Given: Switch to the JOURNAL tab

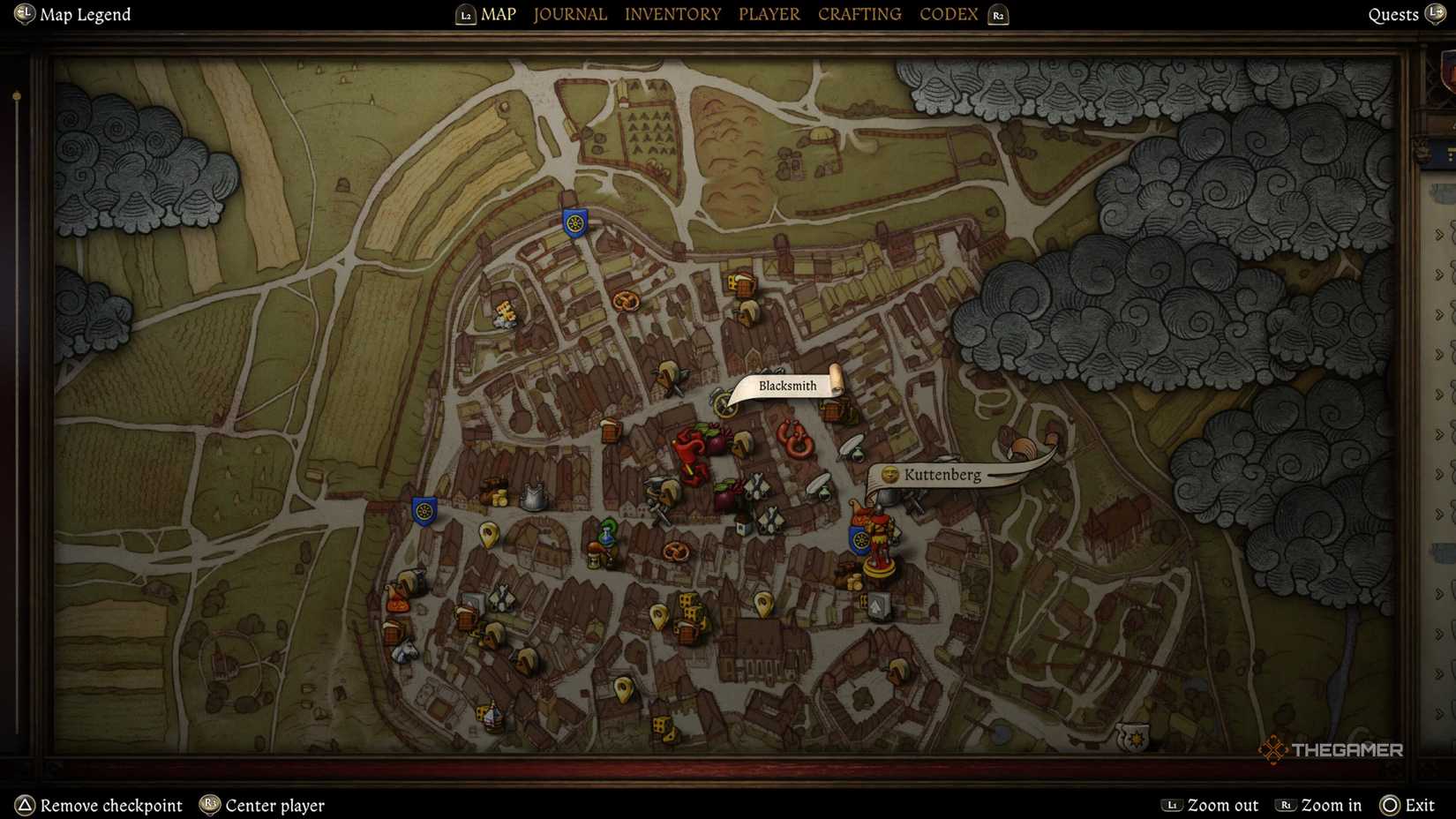Looking at the screenshot, I should click(x=569, y=14).
